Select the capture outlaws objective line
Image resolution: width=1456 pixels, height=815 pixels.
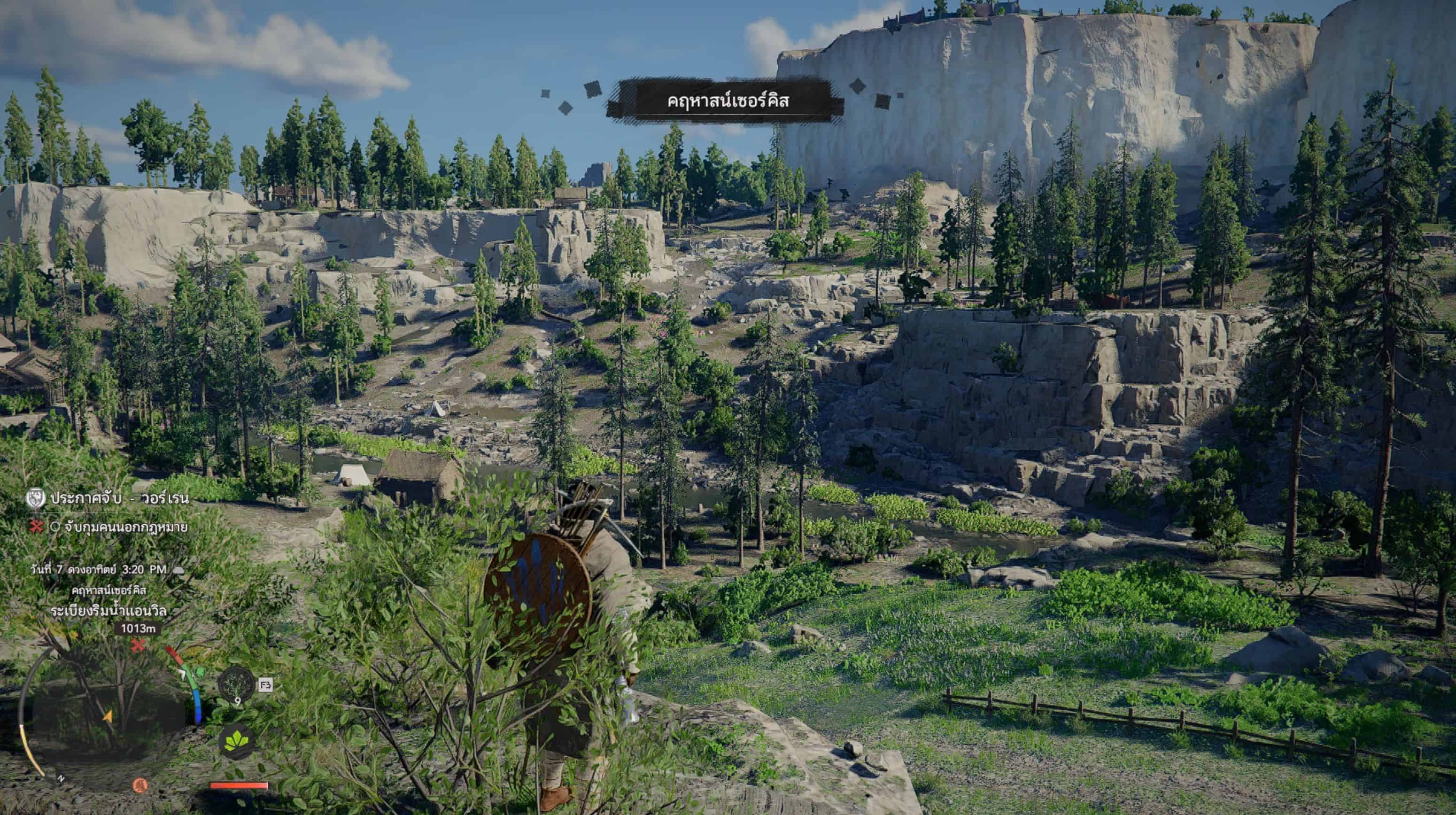[x=125, y=528]
